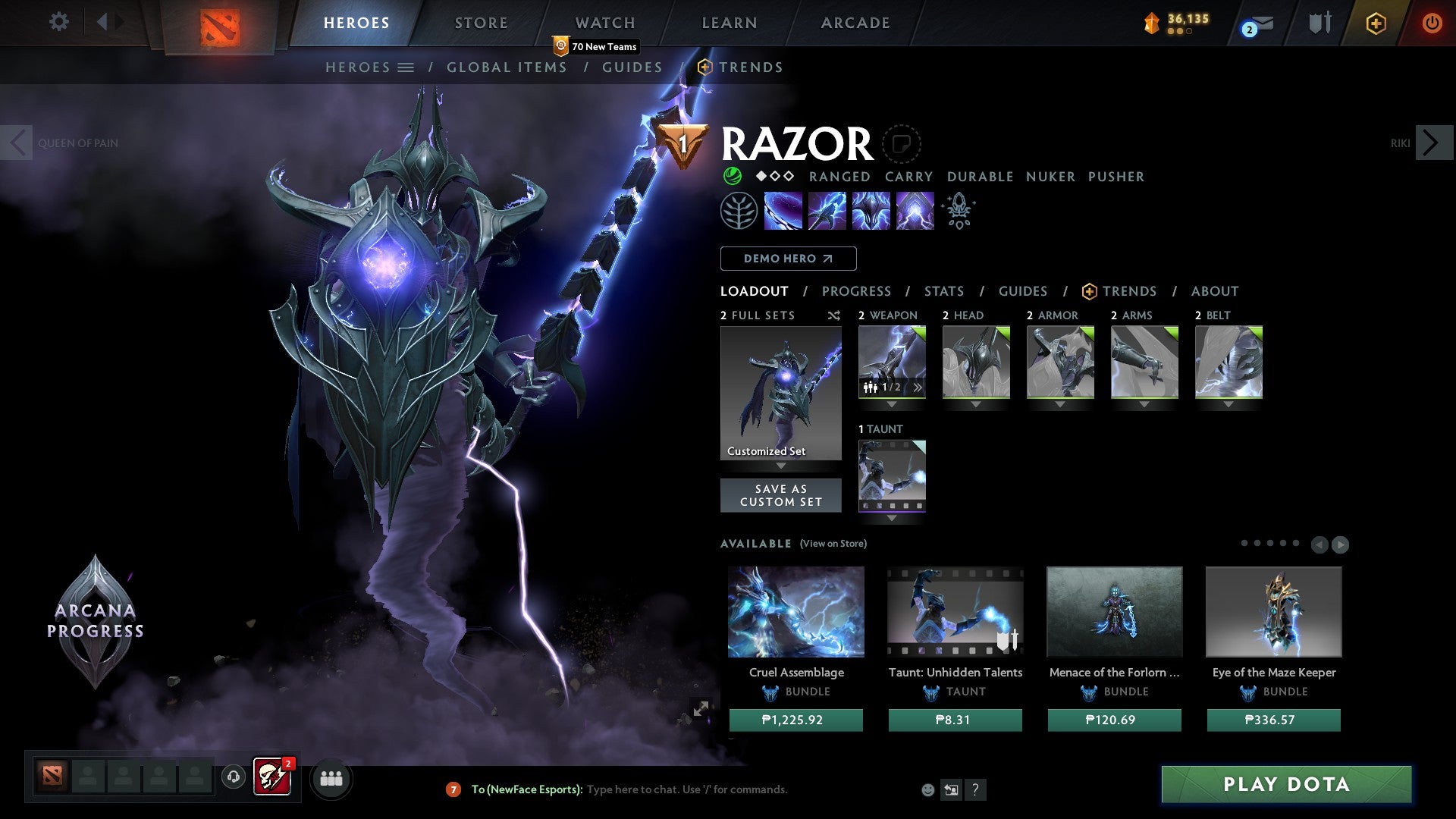Image resolution: width=1456 pixels, height=819 pixels.
Task: Select the Storm Surge ability icon
Action: click(871, 210)
